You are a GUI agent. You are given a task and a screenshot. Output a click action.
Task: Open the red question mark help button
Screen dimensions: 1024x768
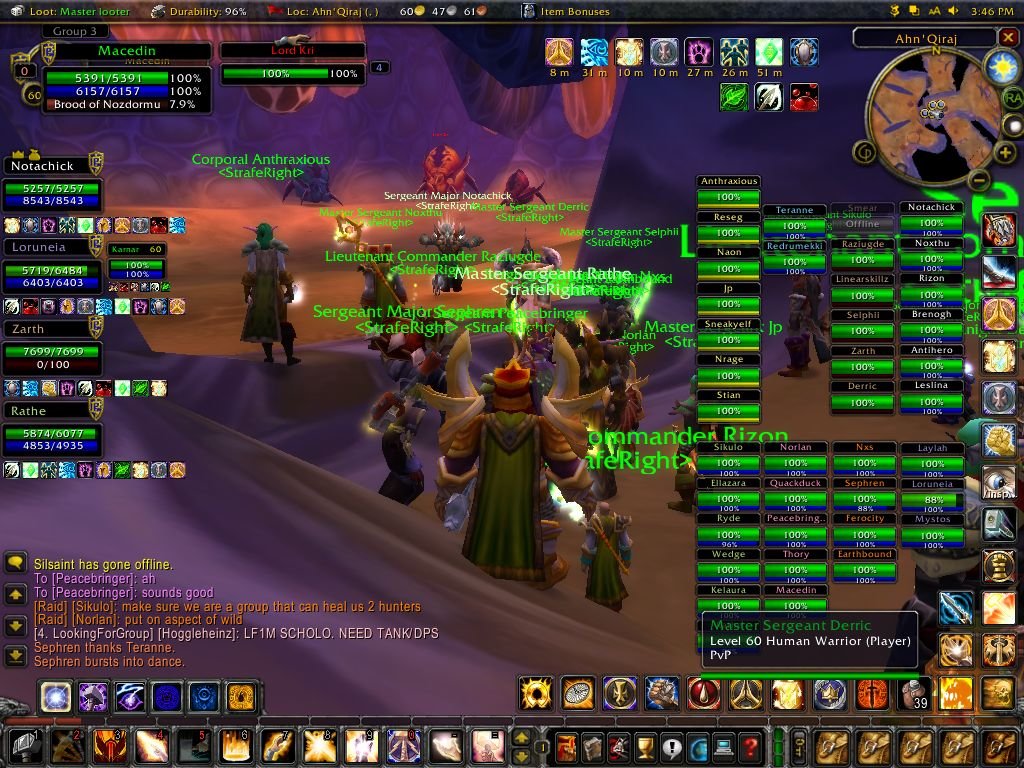pos(749,746)
